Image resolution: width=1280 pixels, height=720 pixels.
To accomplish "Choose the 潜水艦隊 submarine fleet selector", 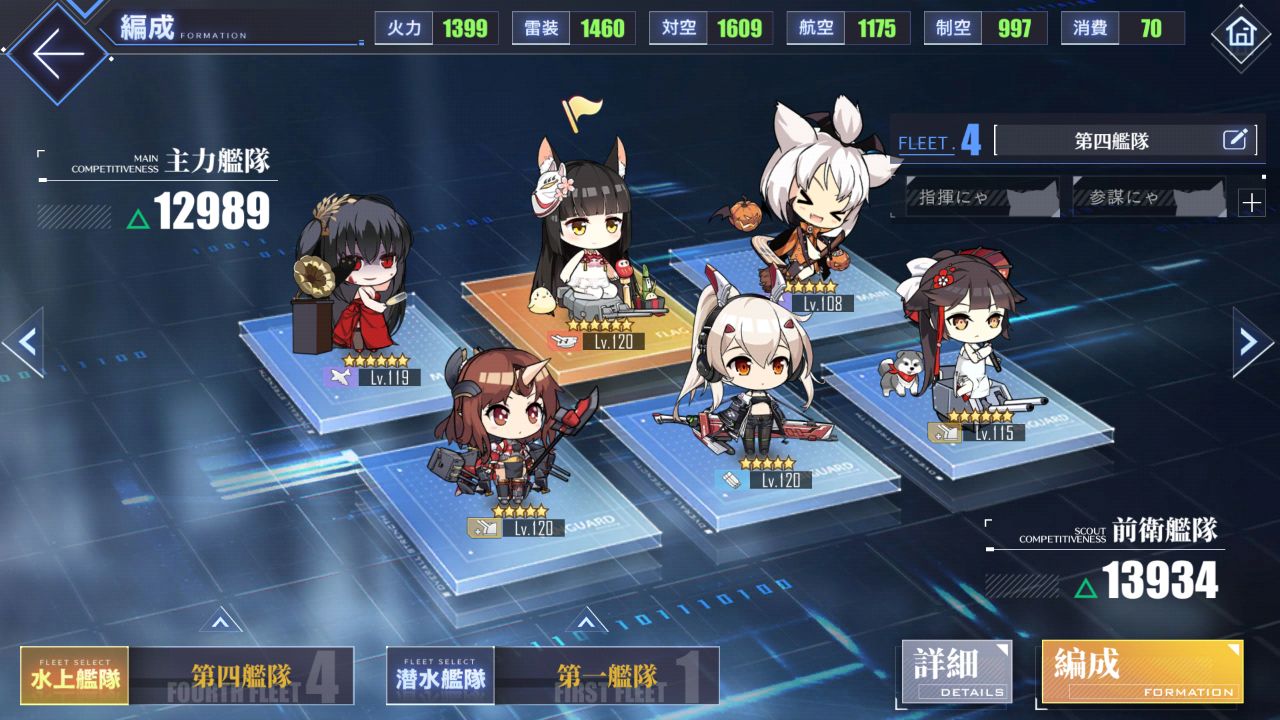I will coord(440,676).
